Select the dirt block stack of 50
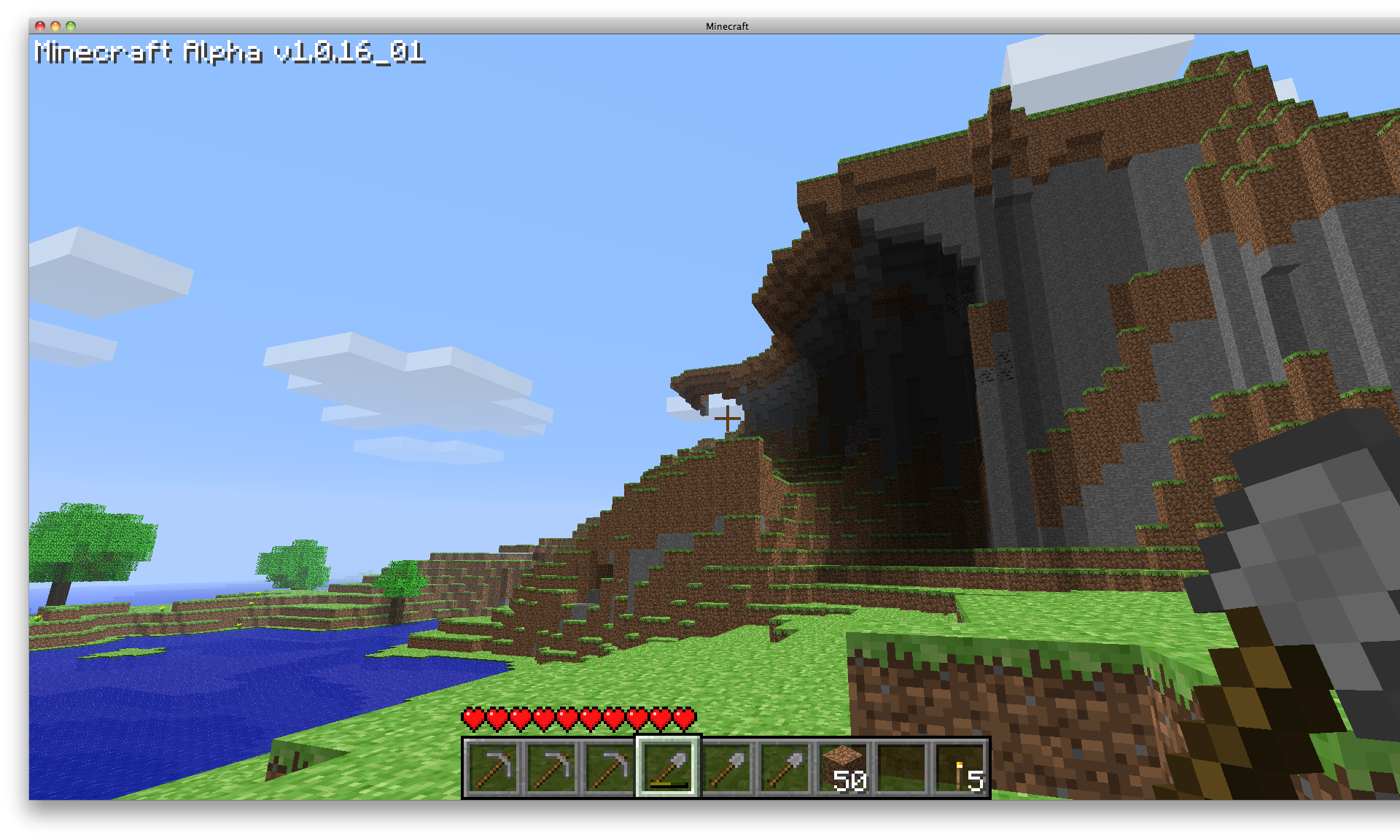Screen dimensions: 1400x840 point(844,767)
